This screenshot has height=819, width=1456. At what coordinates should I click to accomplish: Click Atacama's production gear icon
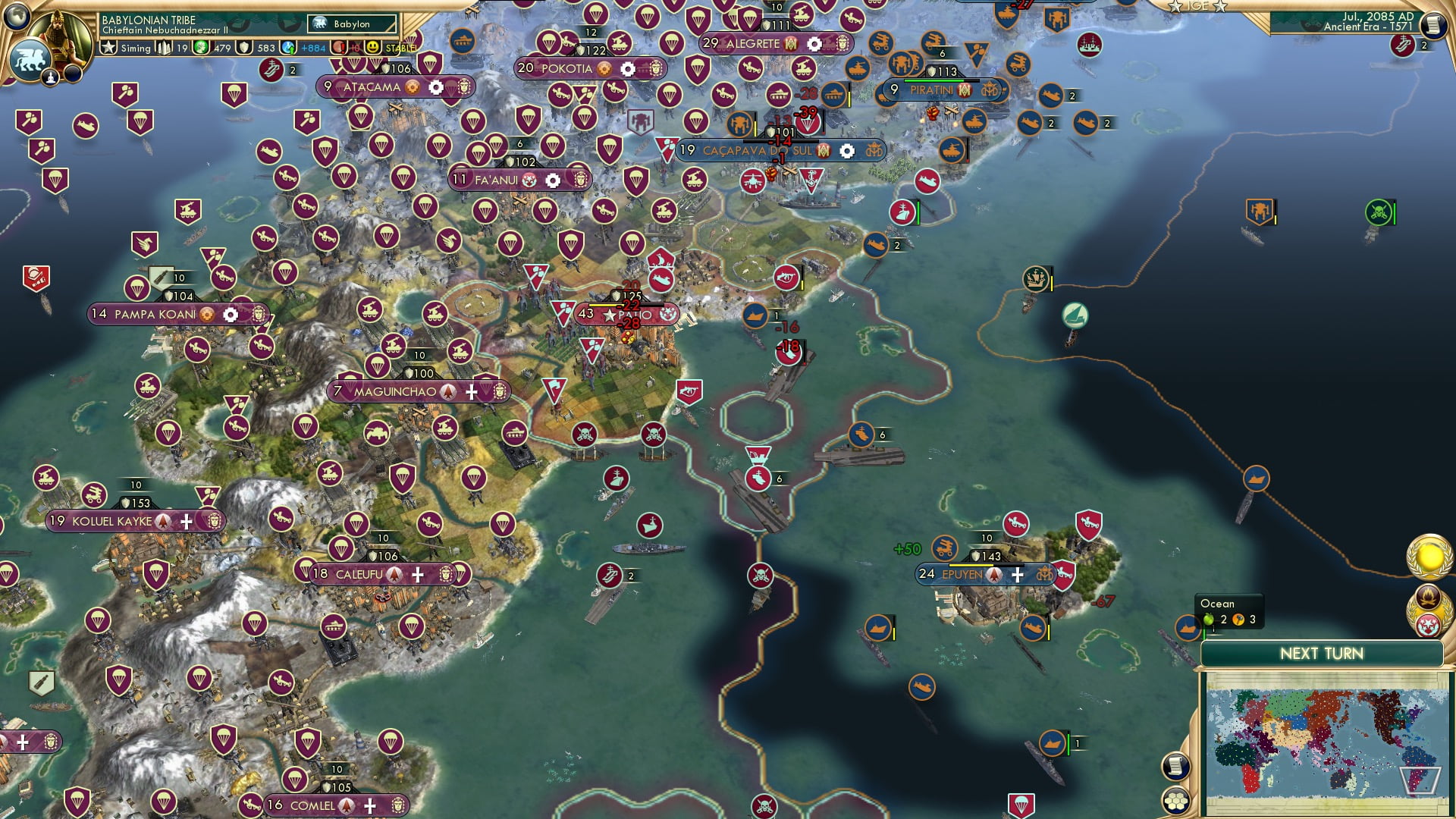pos(435,87)
